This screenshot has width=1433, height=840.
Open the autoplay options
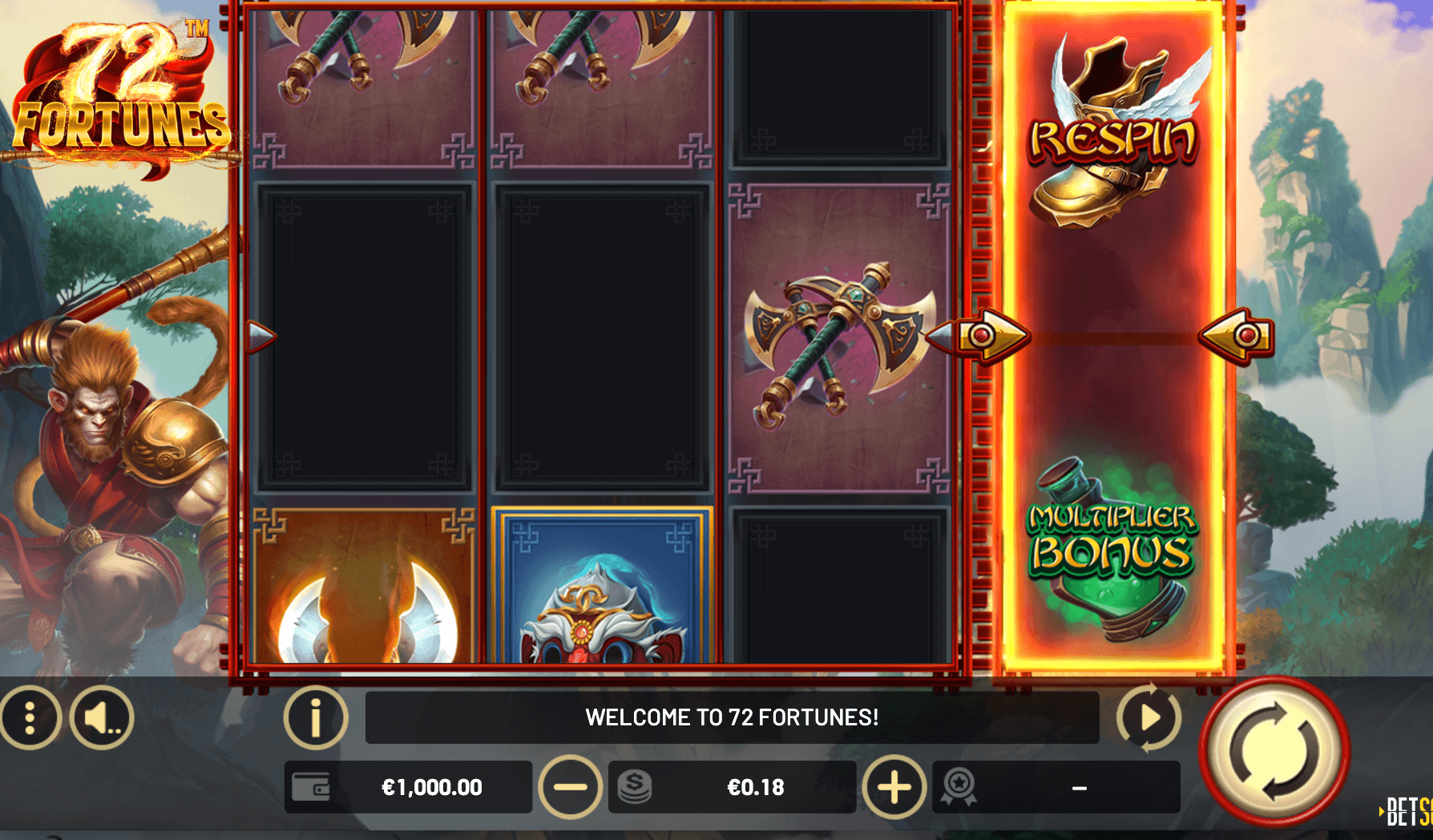pyautogui.click(x=1148, y=717)
